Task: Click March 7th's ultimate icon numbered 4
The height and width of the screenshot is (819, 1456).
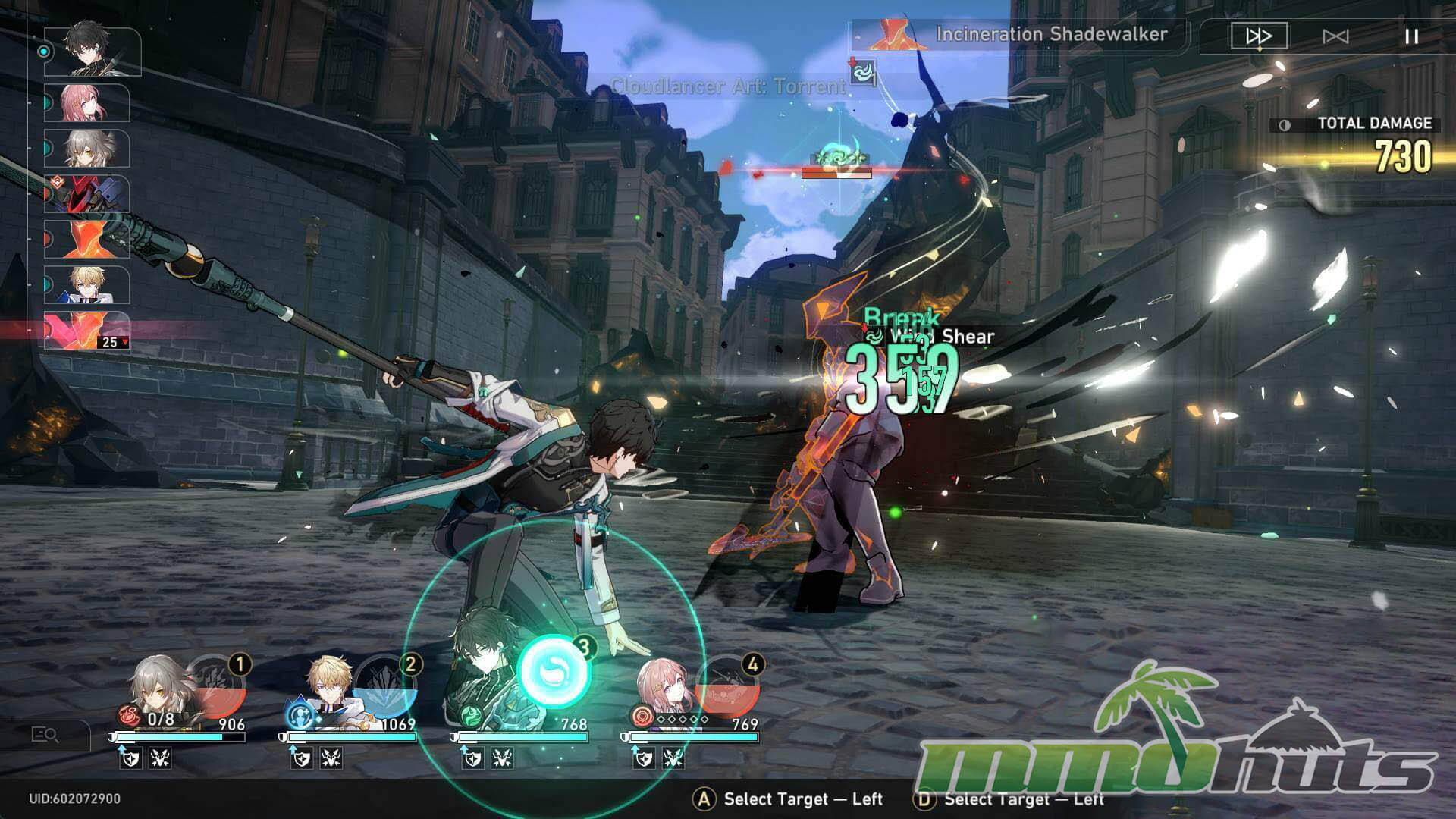Action: click(x=729, y=686)
